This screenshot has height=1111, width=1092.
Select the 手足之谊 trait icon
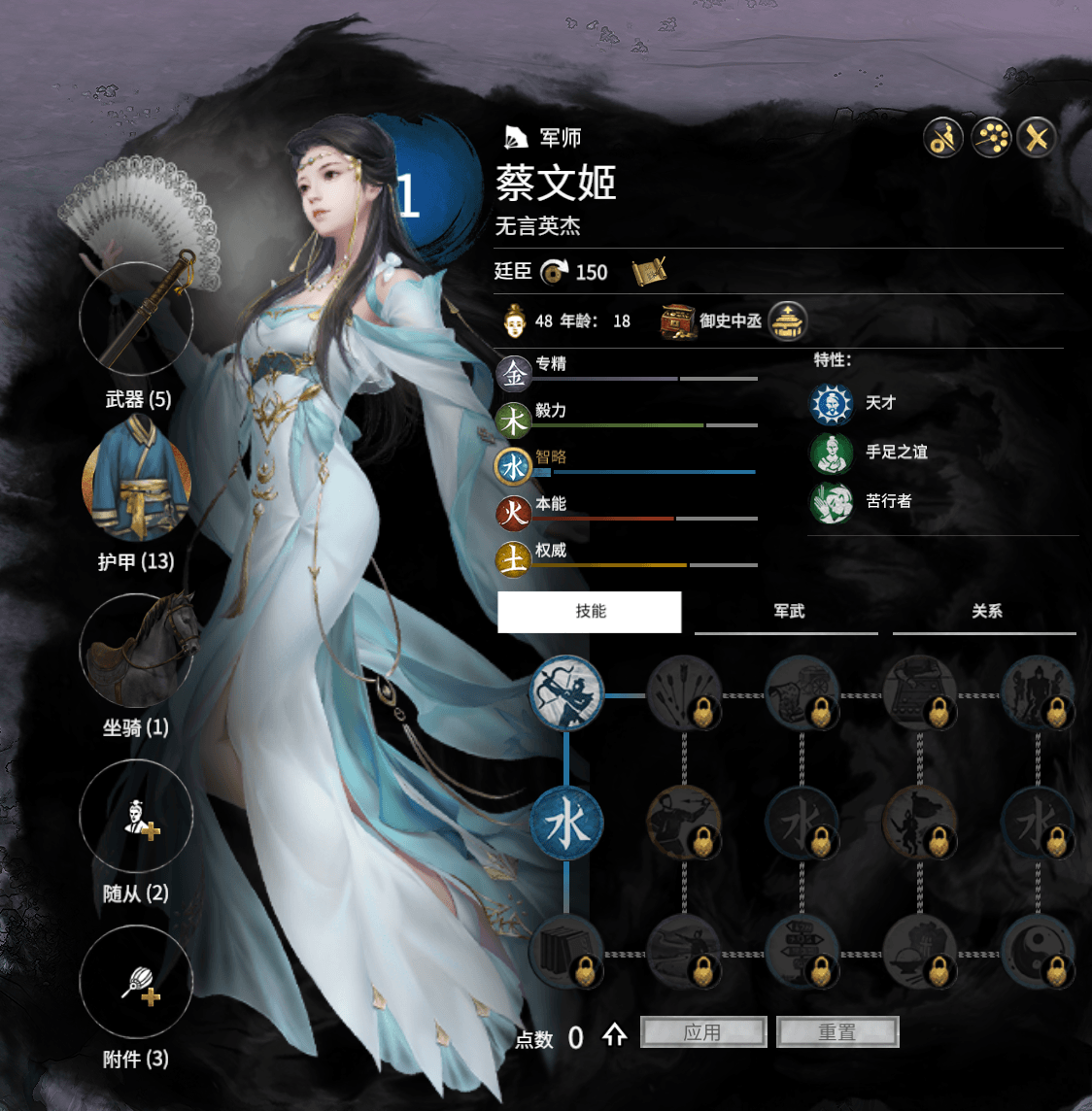(832, 453)
